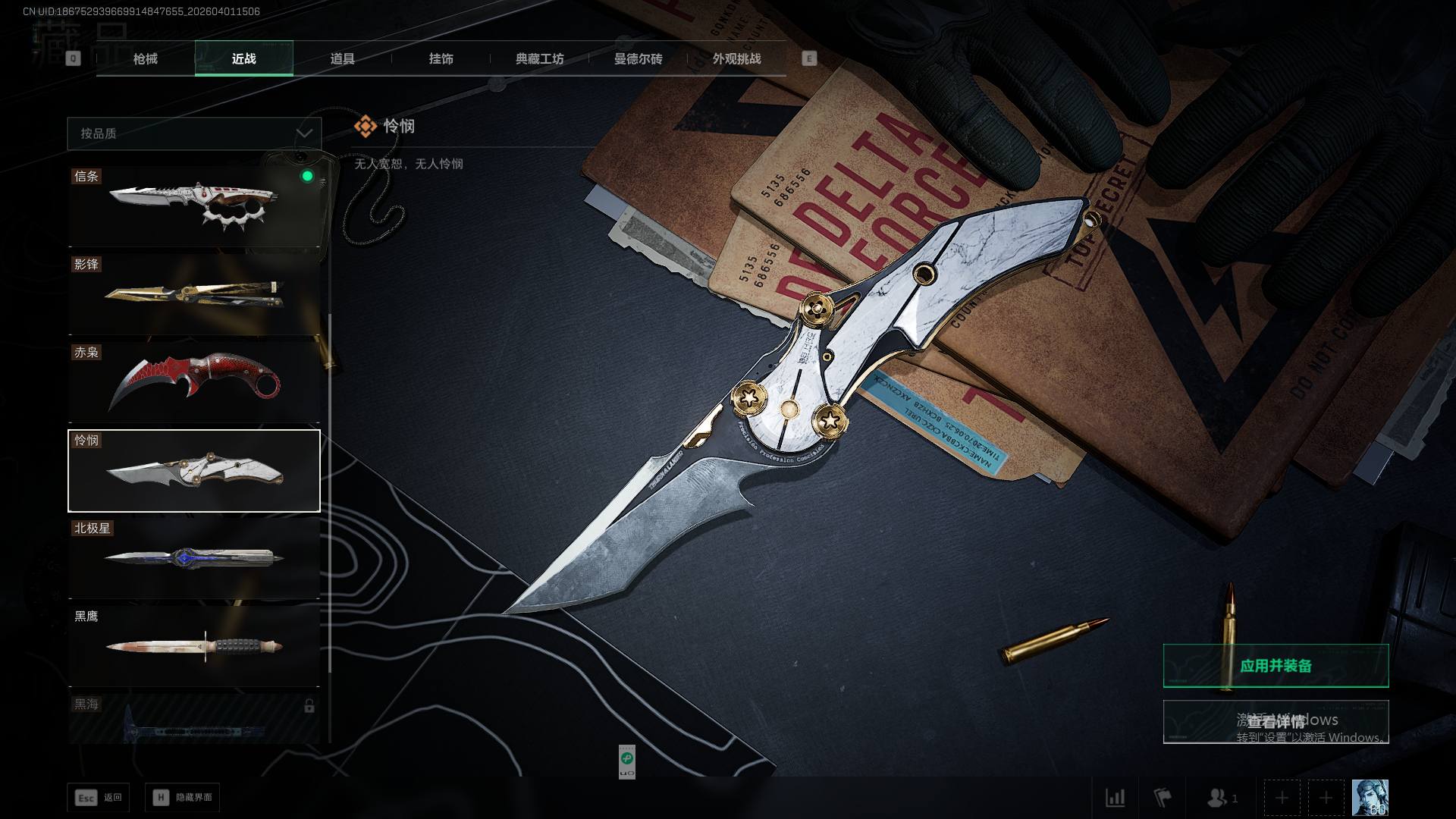Click the 返回 back button
Screen dimensions: 1456x819
(98, 798)
